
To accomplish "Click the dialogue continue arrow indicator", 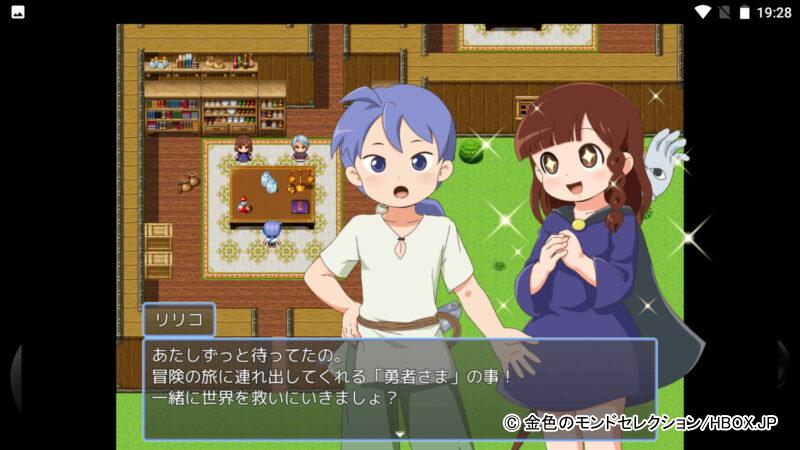I will tap(400, 434).
